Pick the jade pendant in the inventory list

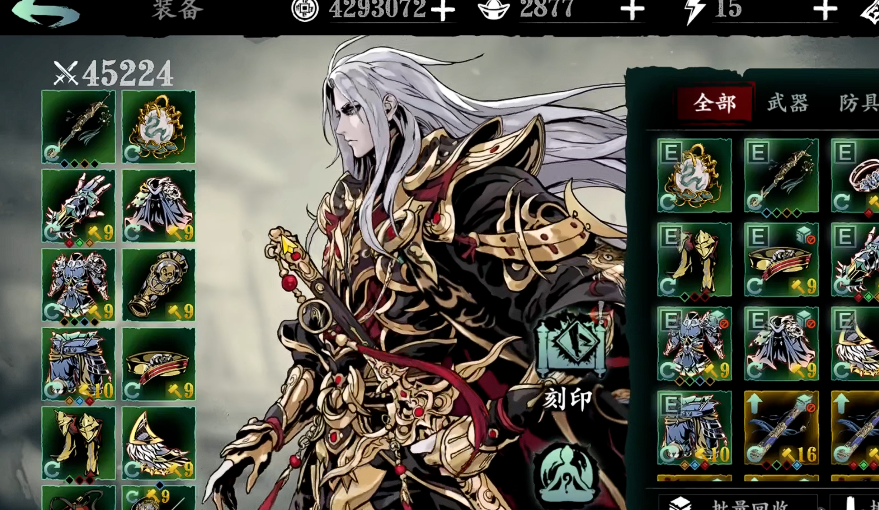[695, 175]
